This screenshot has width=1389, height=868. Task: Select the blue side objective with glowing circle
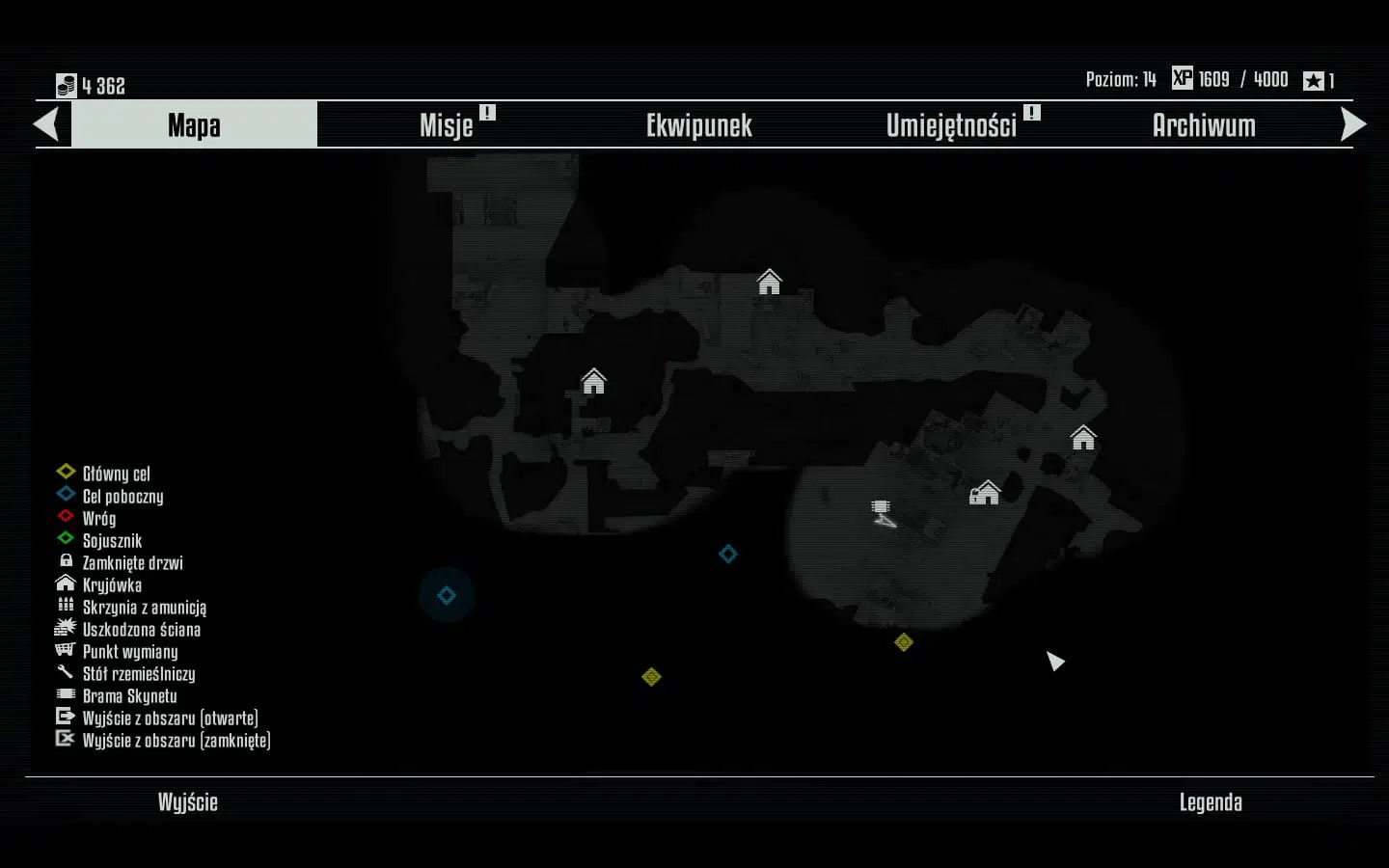pos(446,595)
